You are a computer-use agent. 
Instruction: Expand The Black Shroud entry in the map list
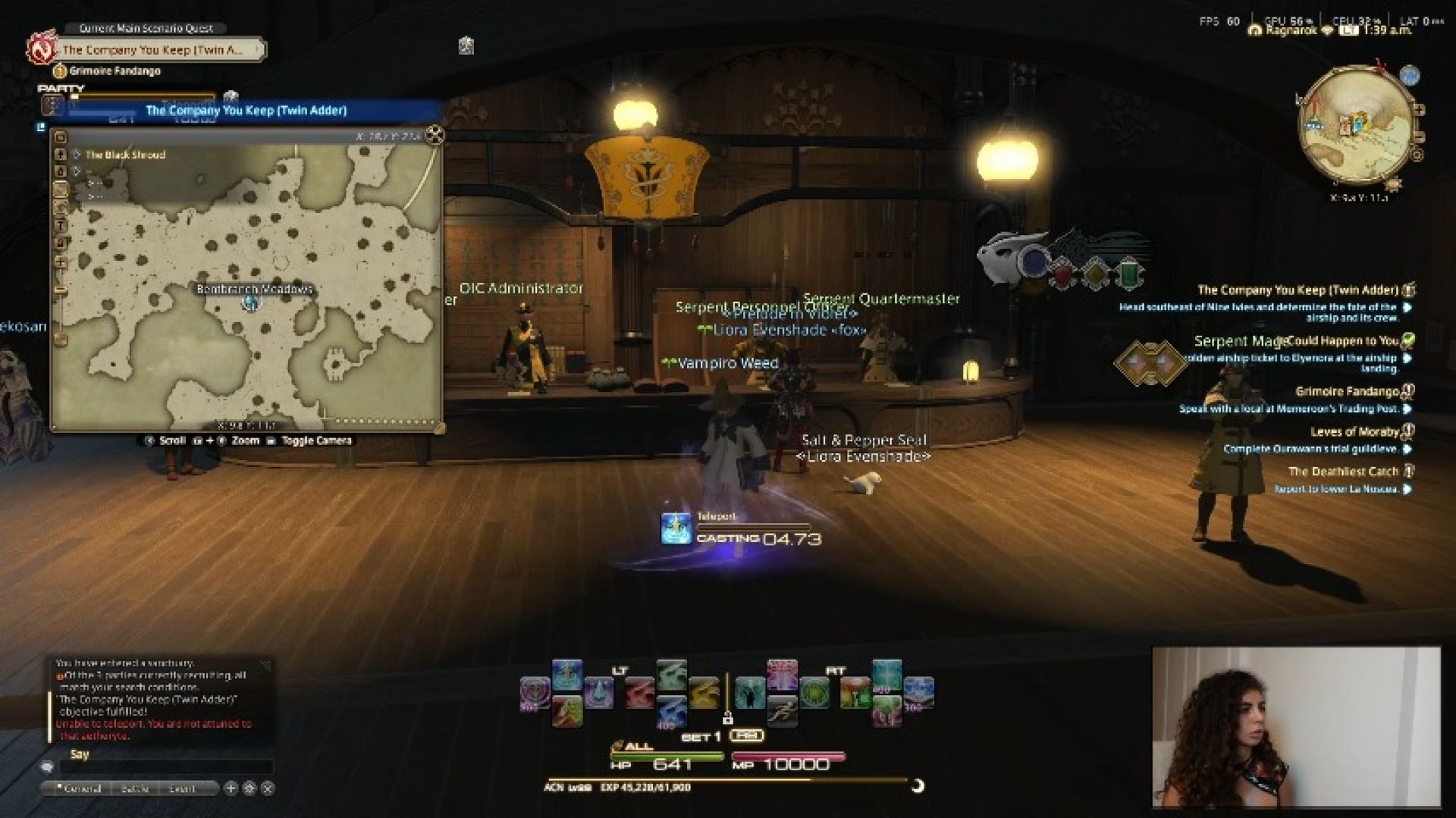[76, 155]
